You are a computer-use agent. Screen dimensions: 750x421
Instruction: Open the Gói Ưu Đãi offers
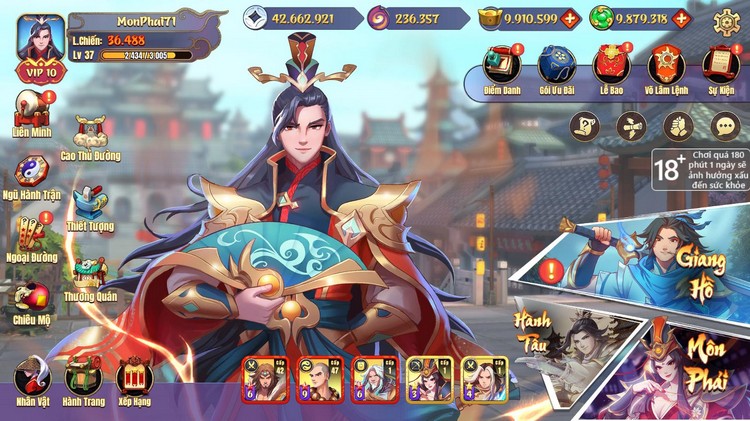pyautogui.click(x=555, y=66)
